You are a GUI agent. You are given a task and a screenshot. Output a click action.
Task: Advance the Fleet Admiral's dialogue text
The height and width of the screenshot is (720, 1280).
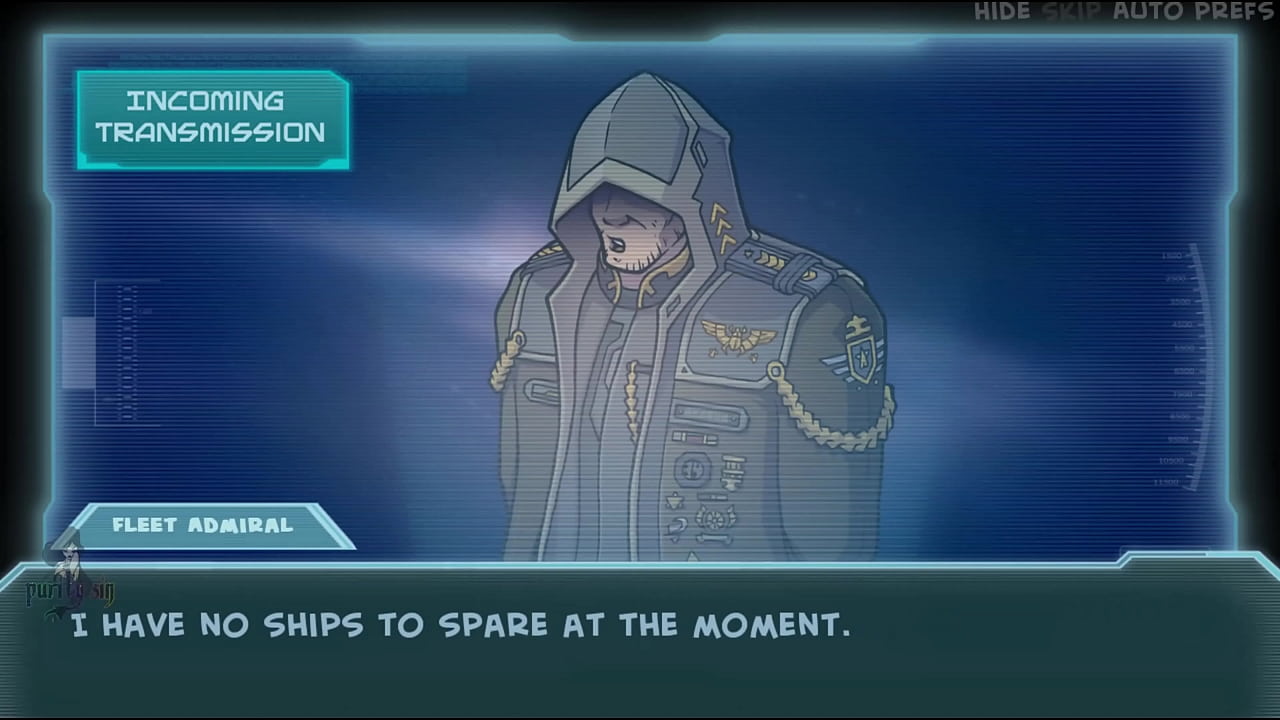(640, 640)
